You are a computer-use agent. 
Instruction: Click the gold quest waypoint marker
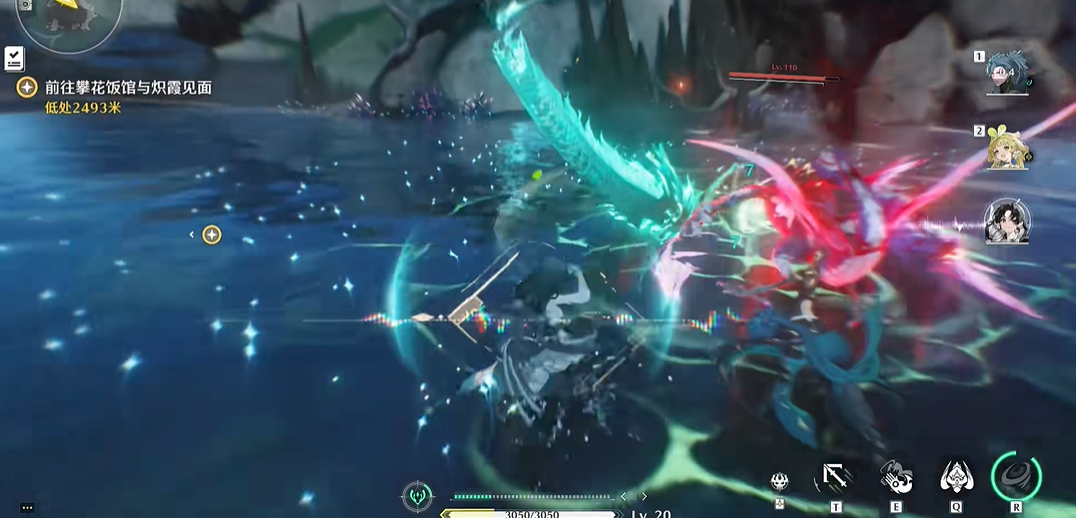[211, 235]
